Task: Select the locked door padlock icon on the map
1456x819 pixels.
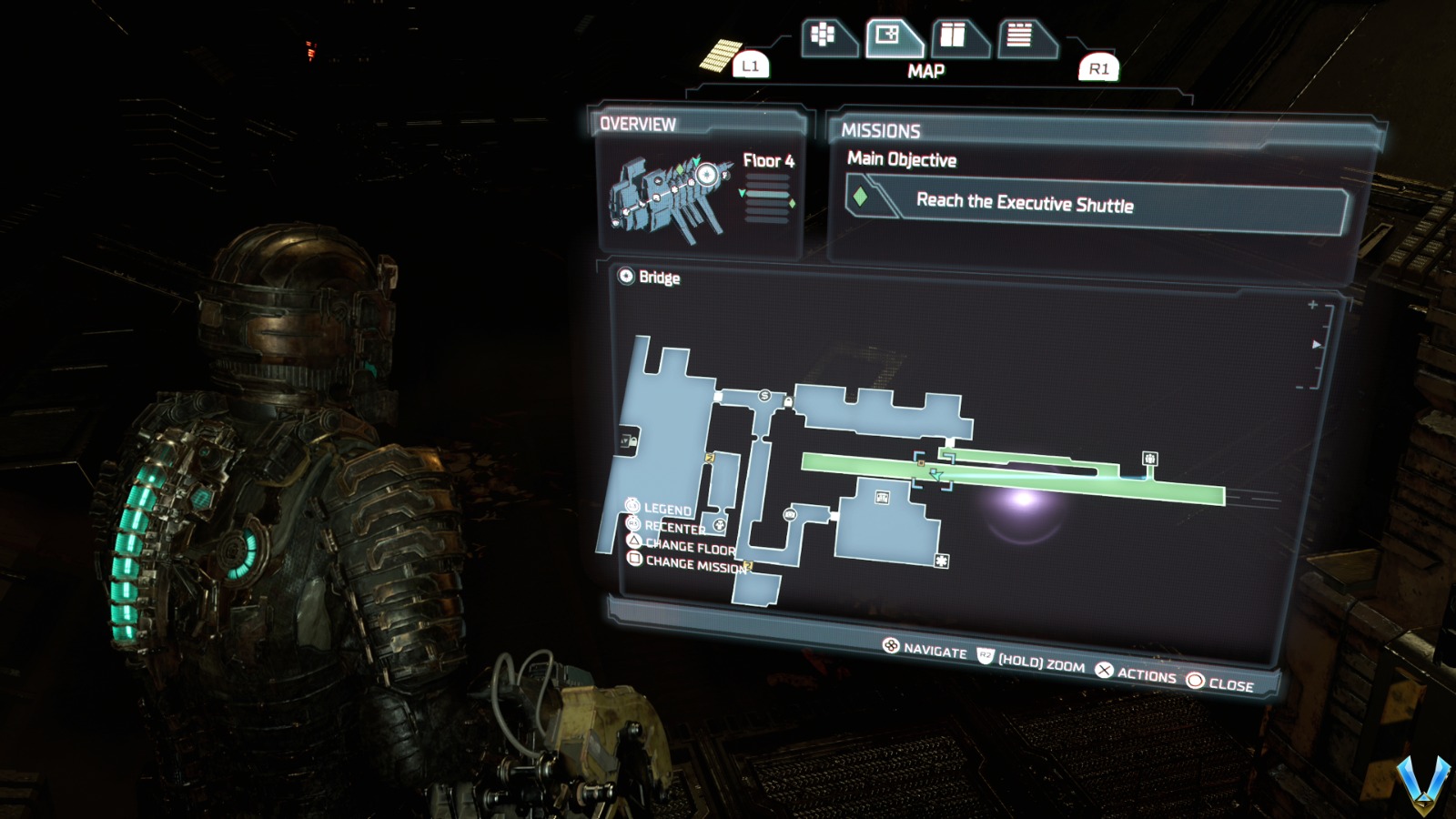Action: pyautogui.click(x=788, y=400)
